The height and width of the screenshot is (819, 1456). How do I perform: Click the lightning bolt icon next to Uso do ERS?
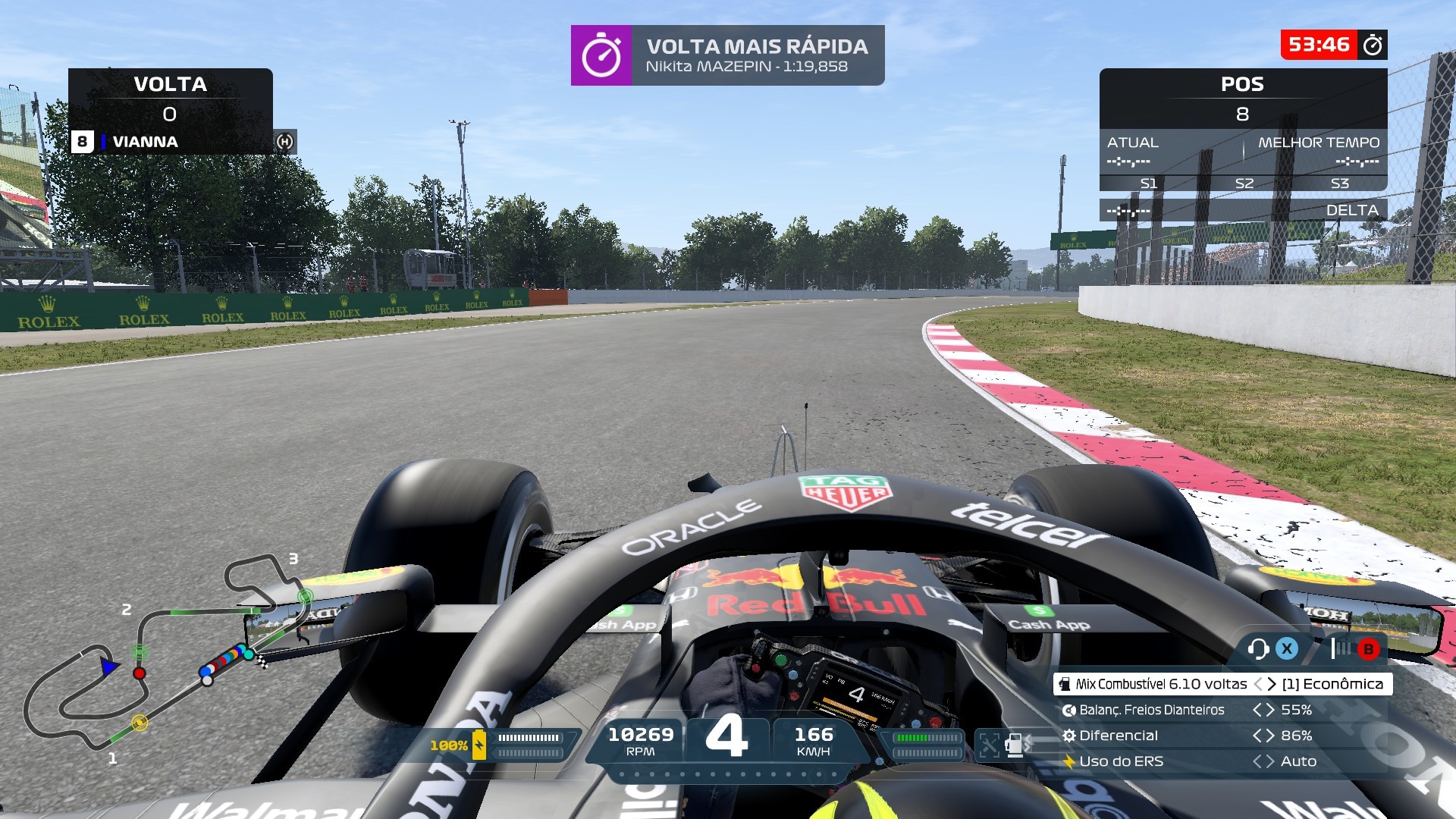(x=1068, y=761)
